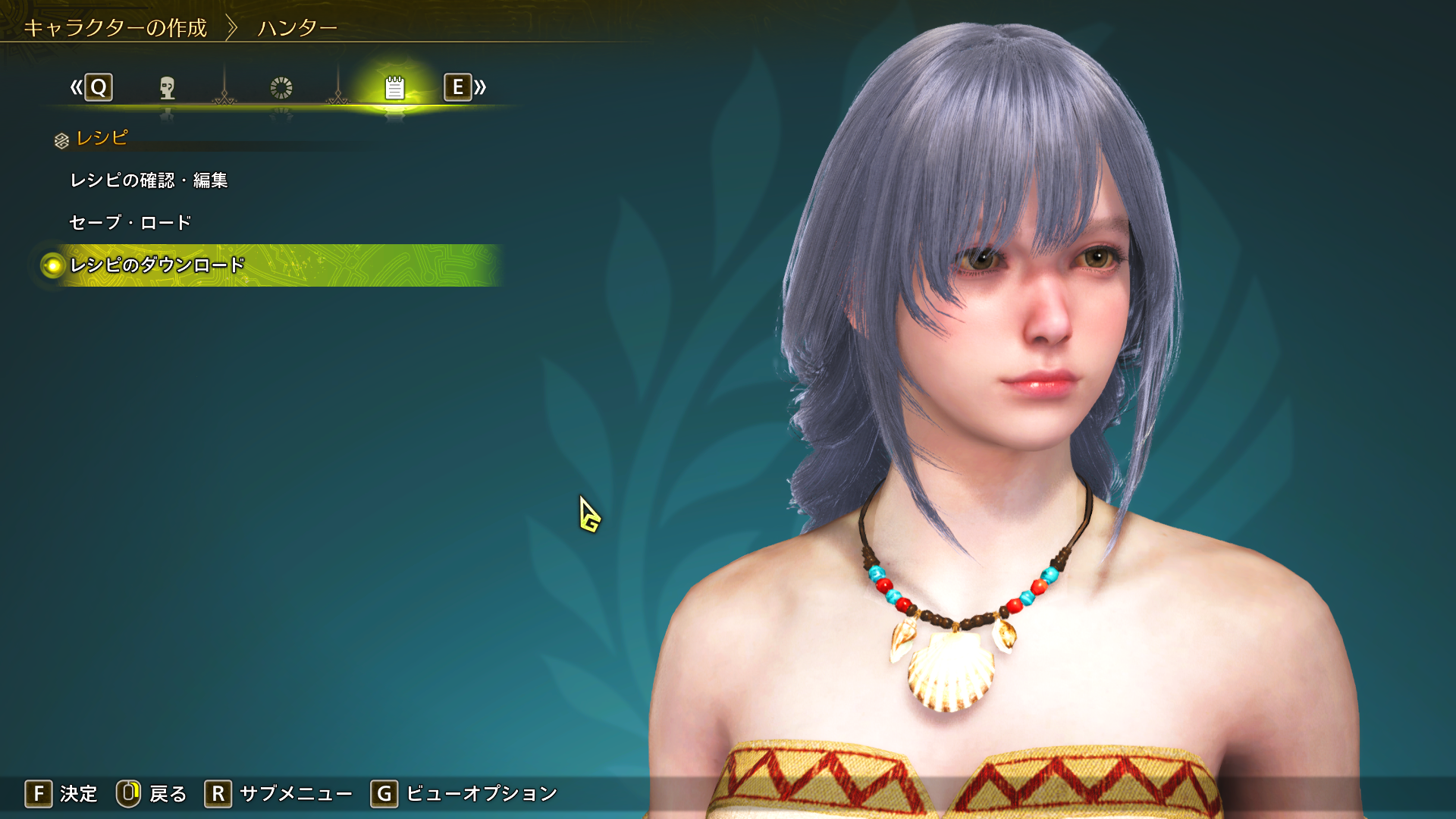
Task: Select セーブ・ロード menu entry
Action: [130, 223]
